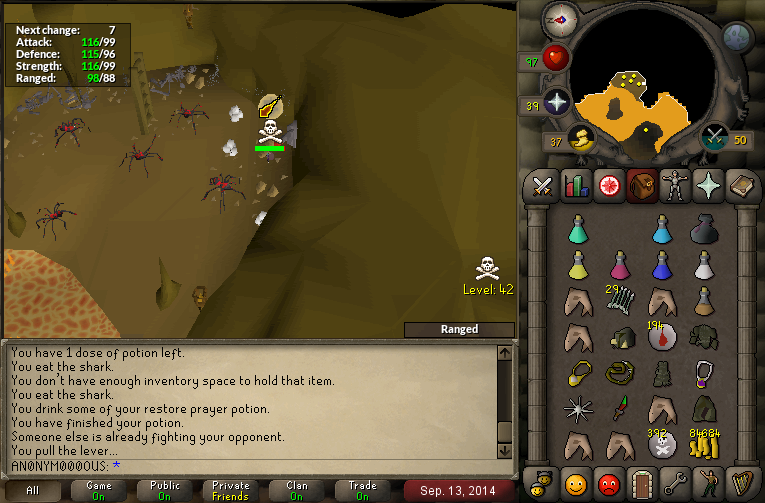This screenshot has width=765, height=503.
Task: Open the Combat Options tab
Action: 542,186
